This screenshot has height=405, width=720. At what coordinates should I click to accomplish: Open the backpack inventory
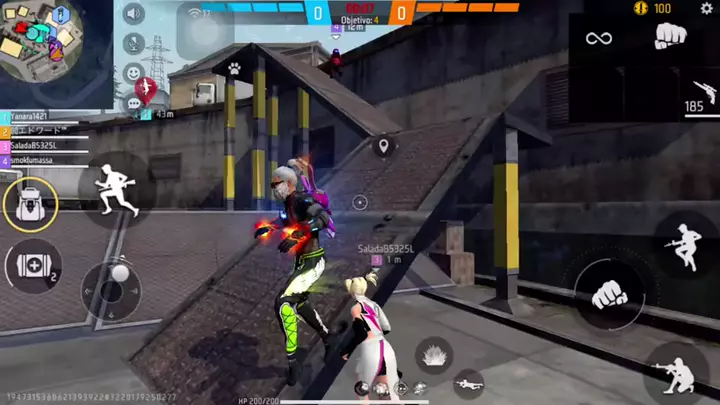29,204
